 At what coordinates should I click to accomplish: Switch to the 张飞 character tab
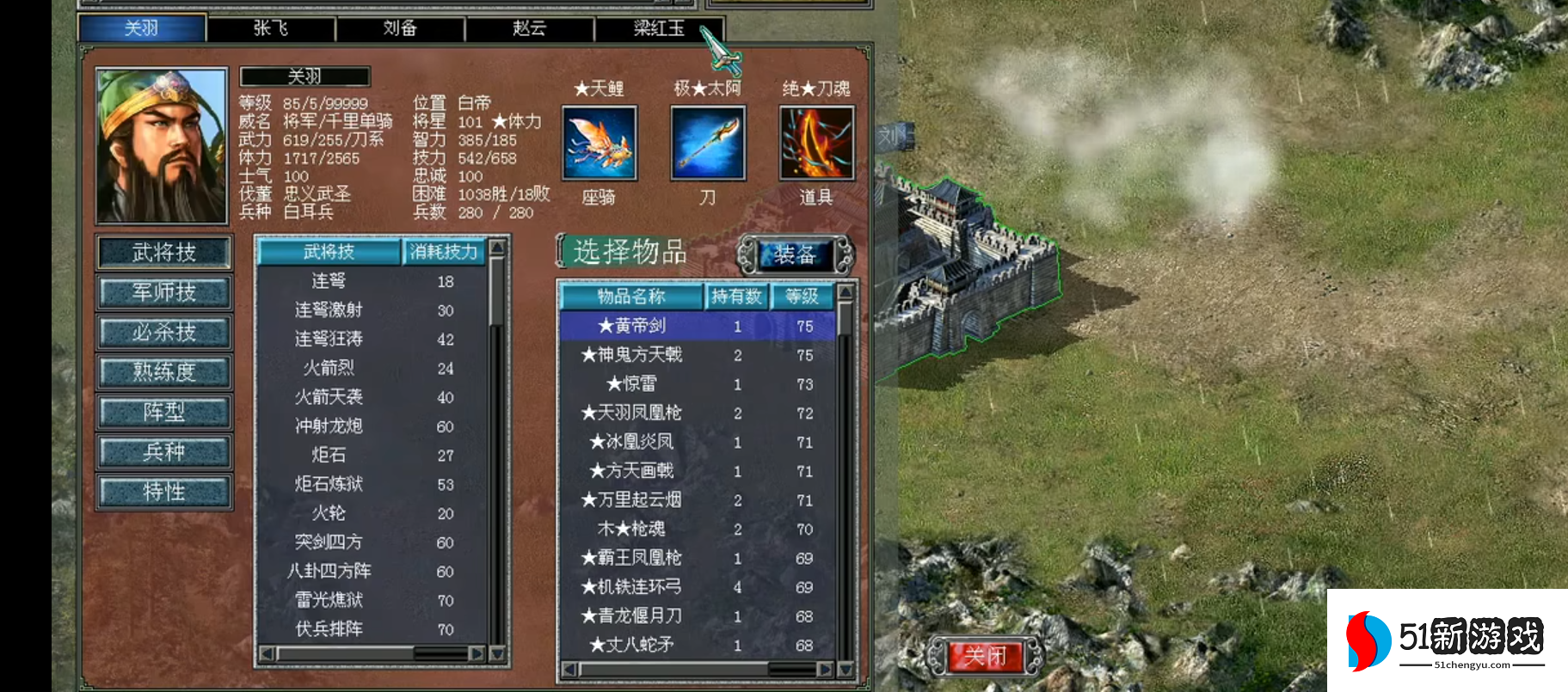271,28
